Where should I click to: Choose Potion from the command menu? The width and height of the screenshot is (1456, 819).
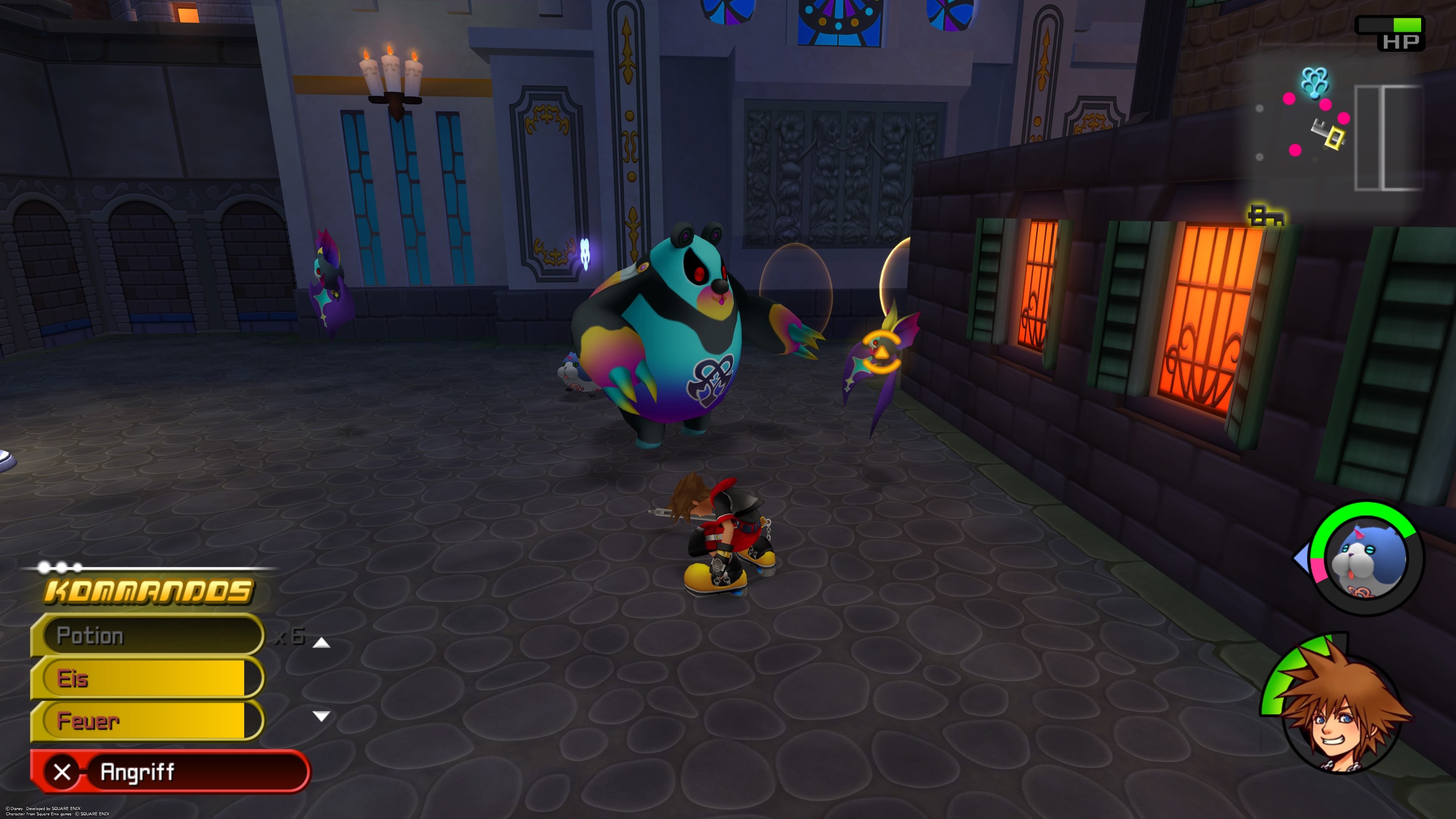141,636
